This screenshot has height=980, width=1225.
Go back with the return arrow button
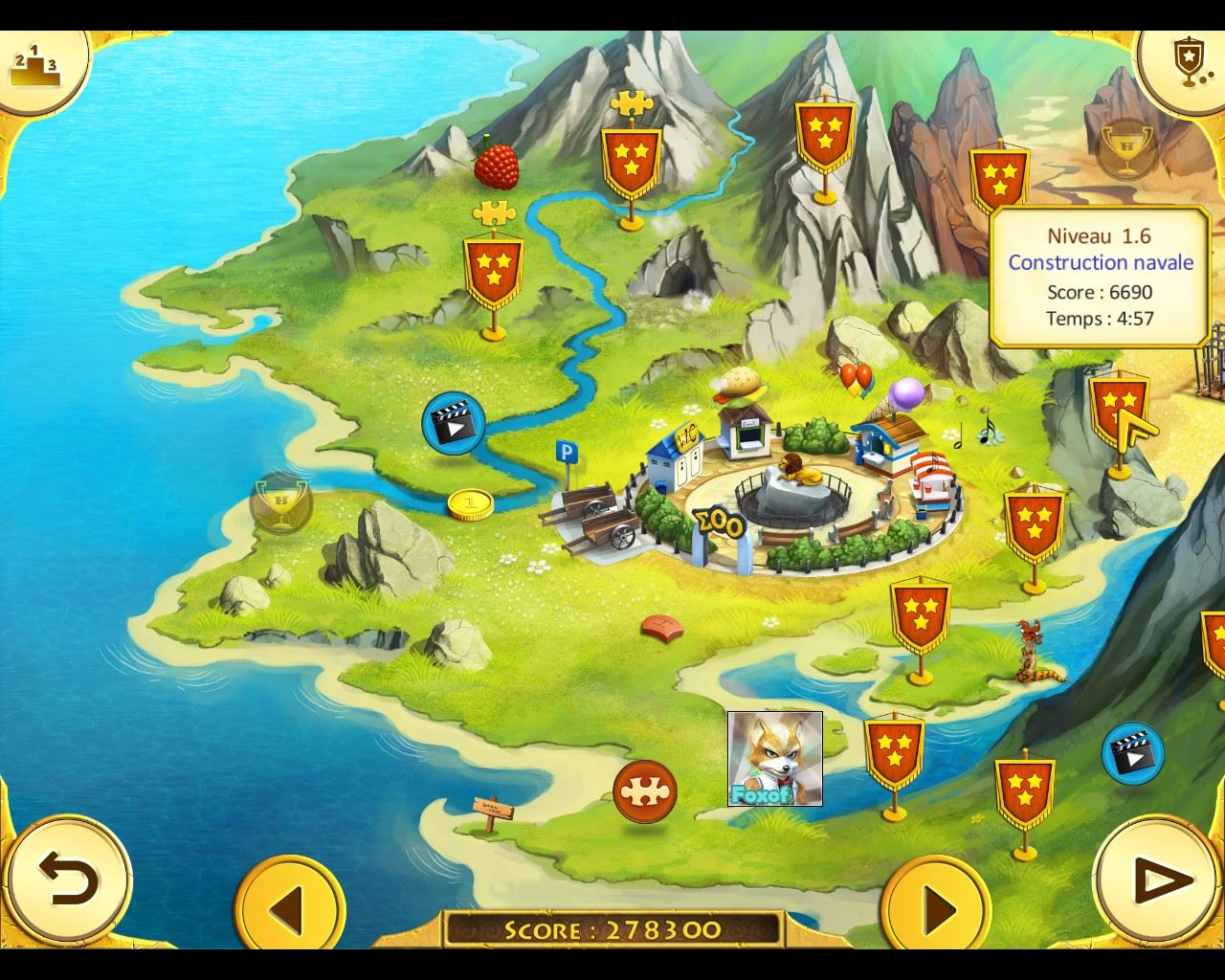pos(67,879)
